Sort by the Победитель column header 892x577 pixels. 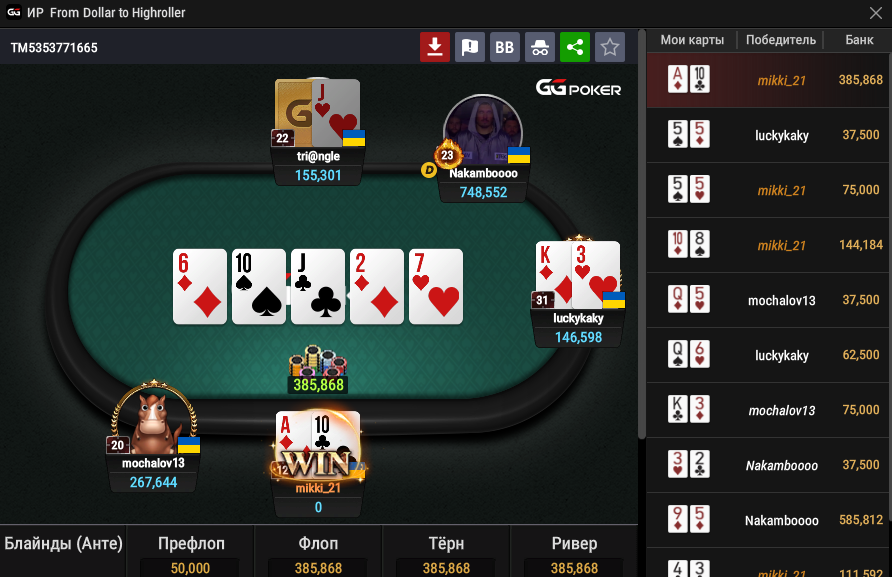click(x=780, y=40)
